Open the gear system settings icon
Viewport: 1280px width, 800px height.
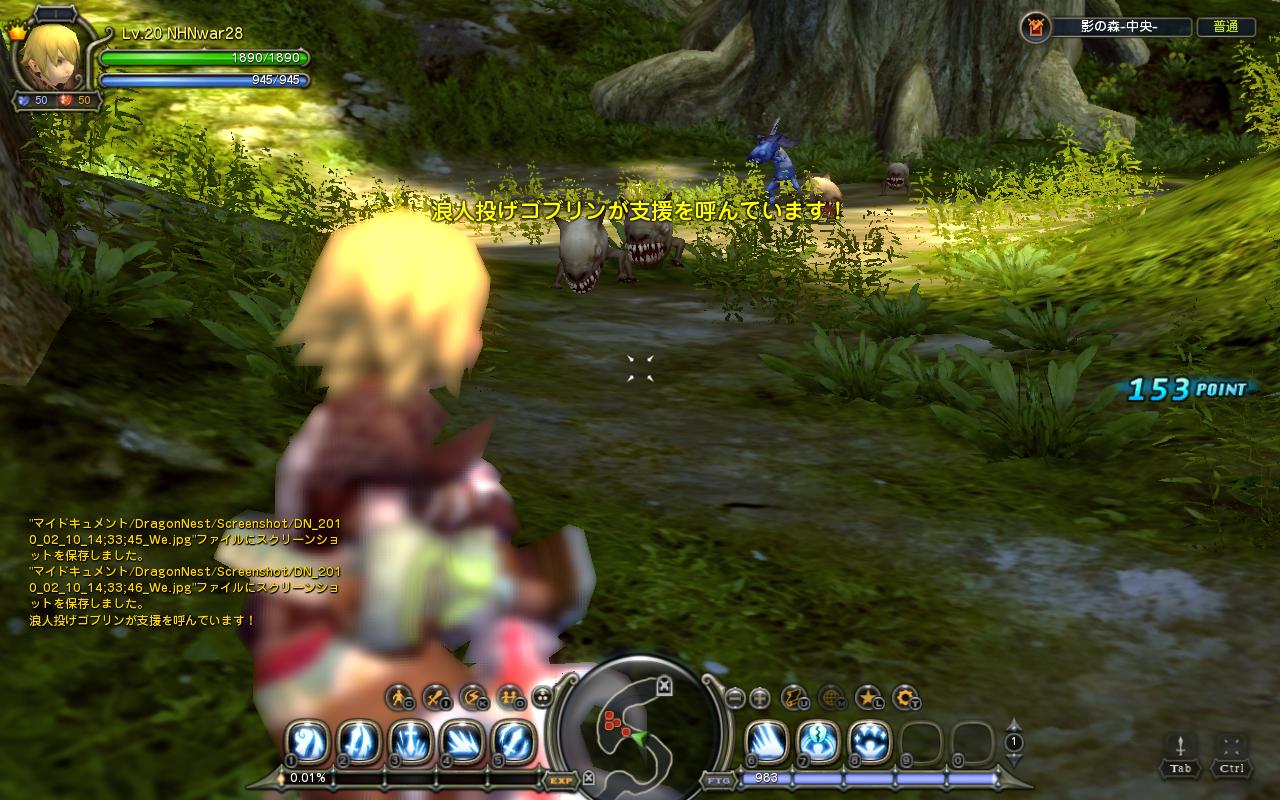[904, 697]
